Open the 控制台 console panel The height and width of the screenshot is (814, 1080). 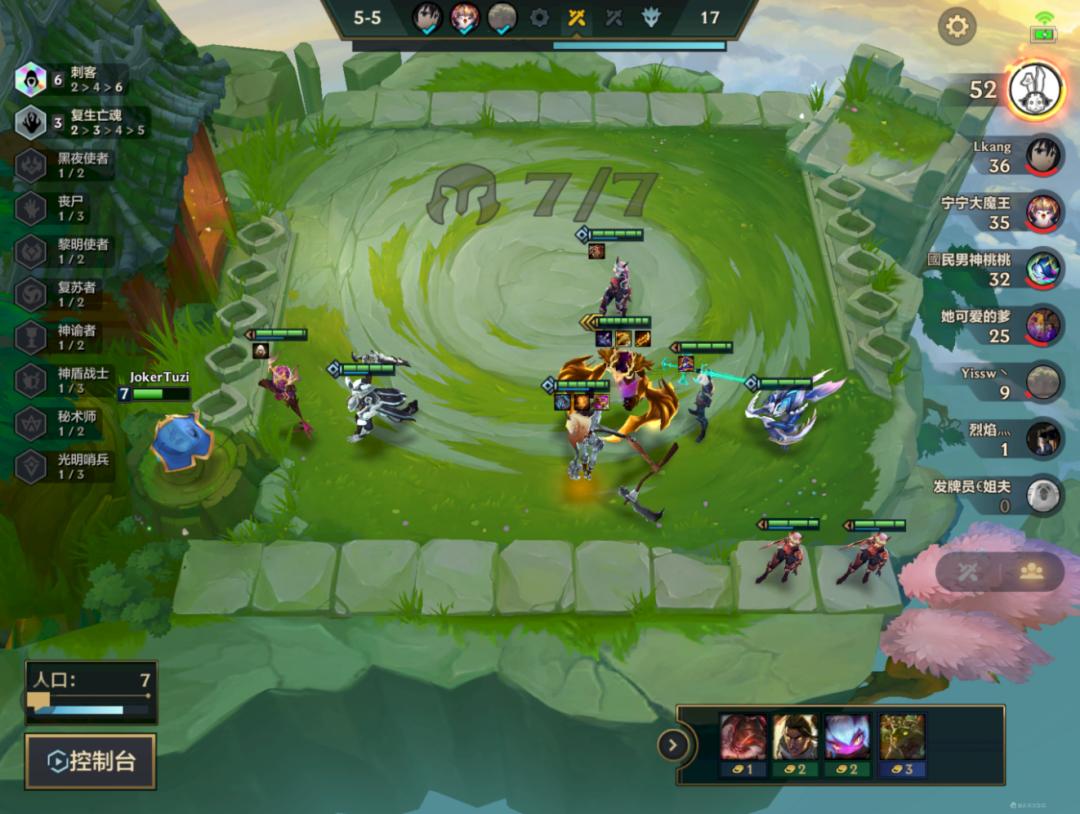click(90, 761)
